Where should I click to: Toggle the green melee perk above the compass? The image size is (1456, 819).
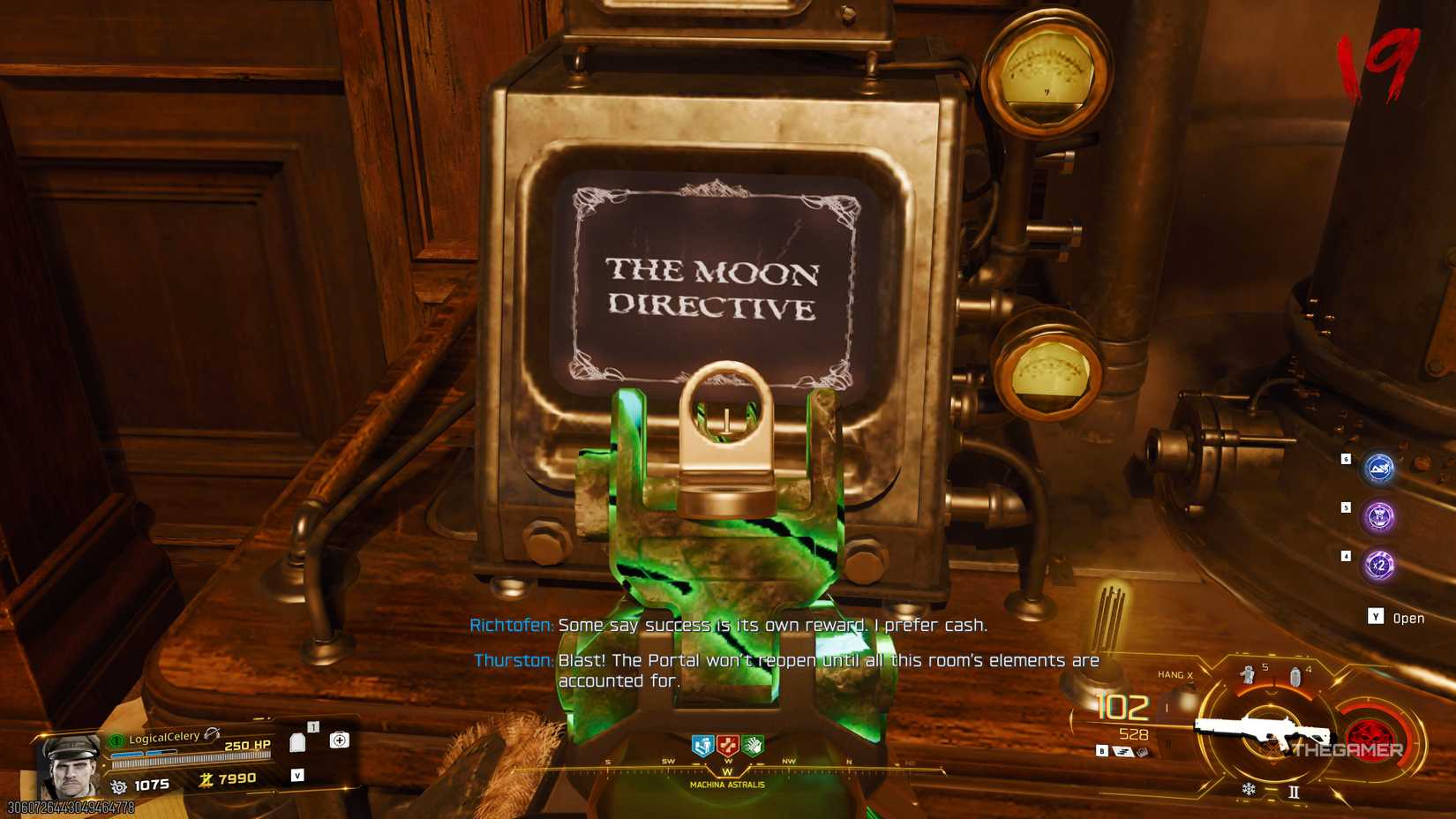(754, 745)
